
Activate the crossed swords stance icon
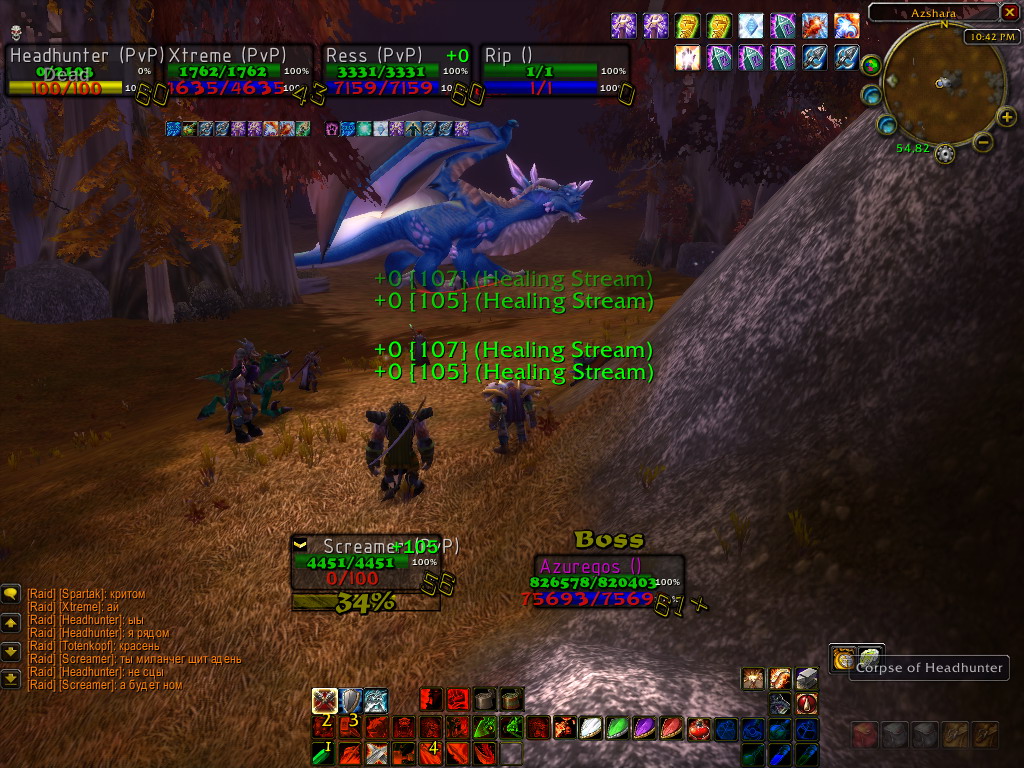click(x=324, y=700)
